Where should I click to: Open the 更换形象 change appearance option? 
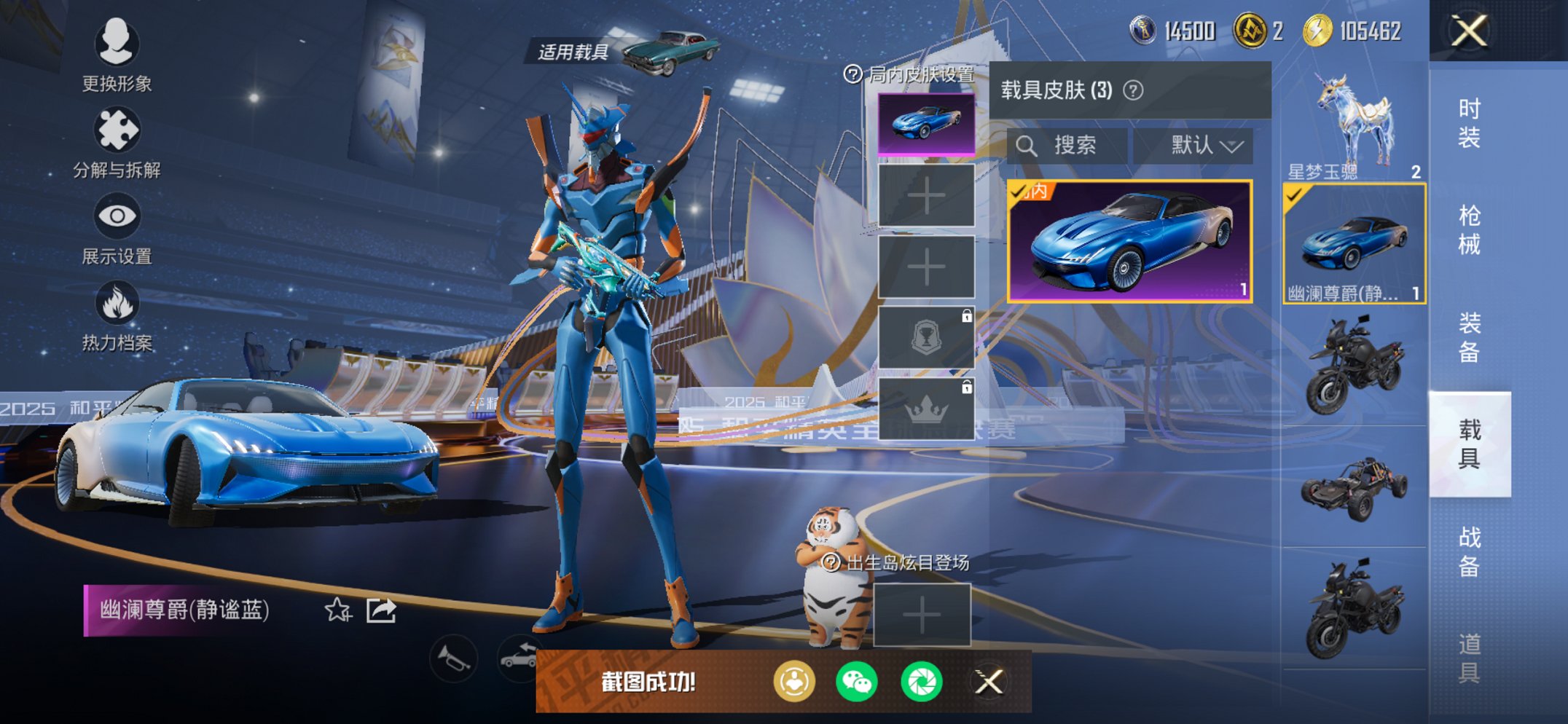(x=117, y=55)
